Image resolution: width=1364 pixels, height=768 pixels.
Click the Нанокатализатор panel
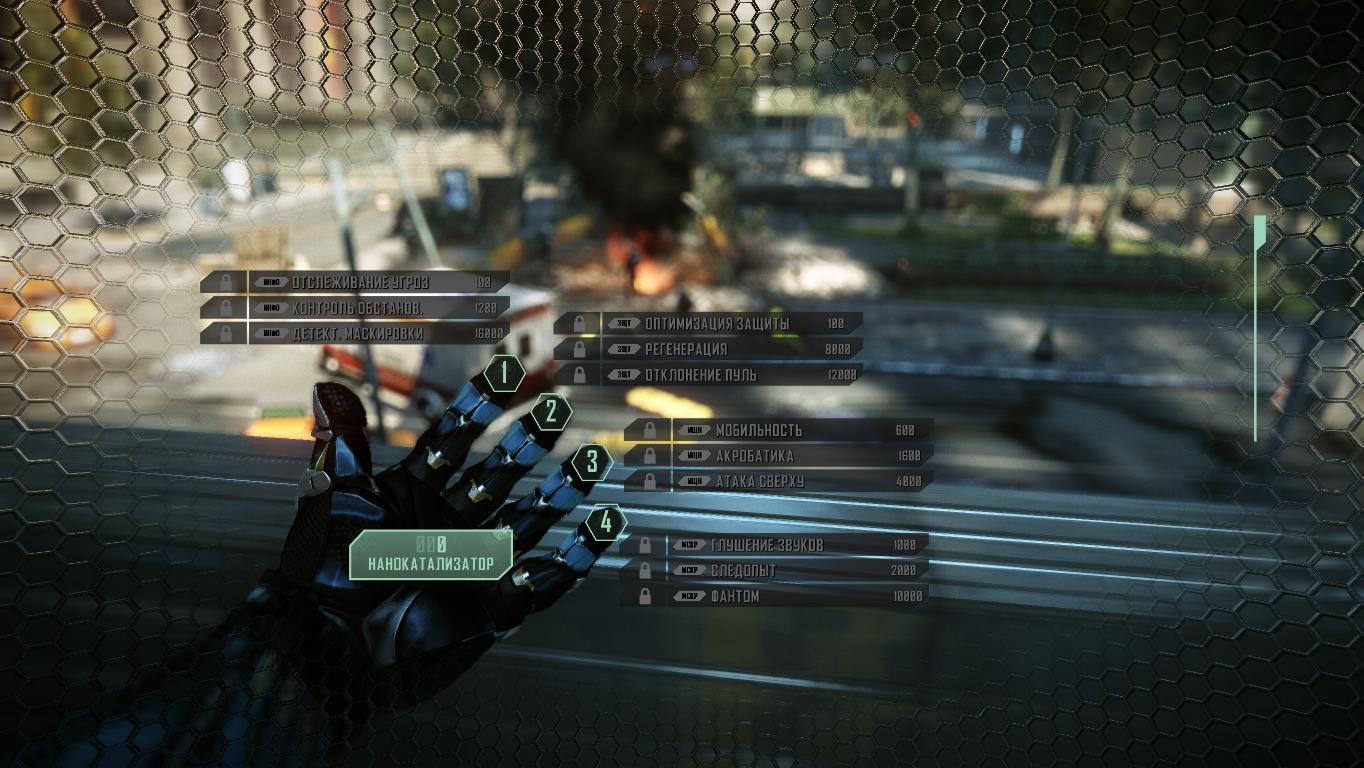click(x=431, y=555)
